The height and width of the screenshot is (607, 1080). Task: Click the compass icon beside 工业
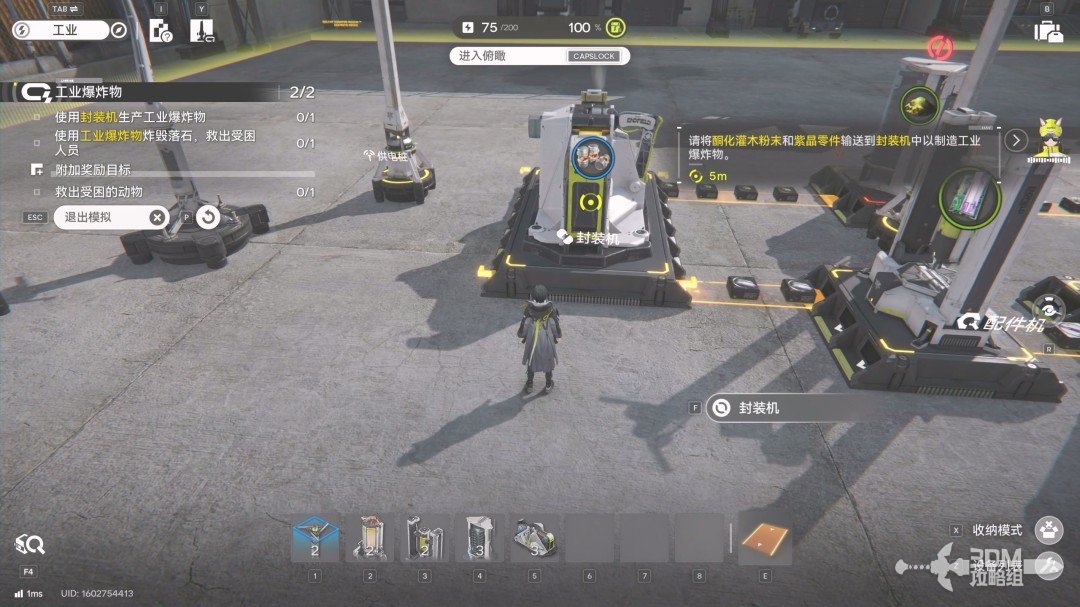click(119, 30)
